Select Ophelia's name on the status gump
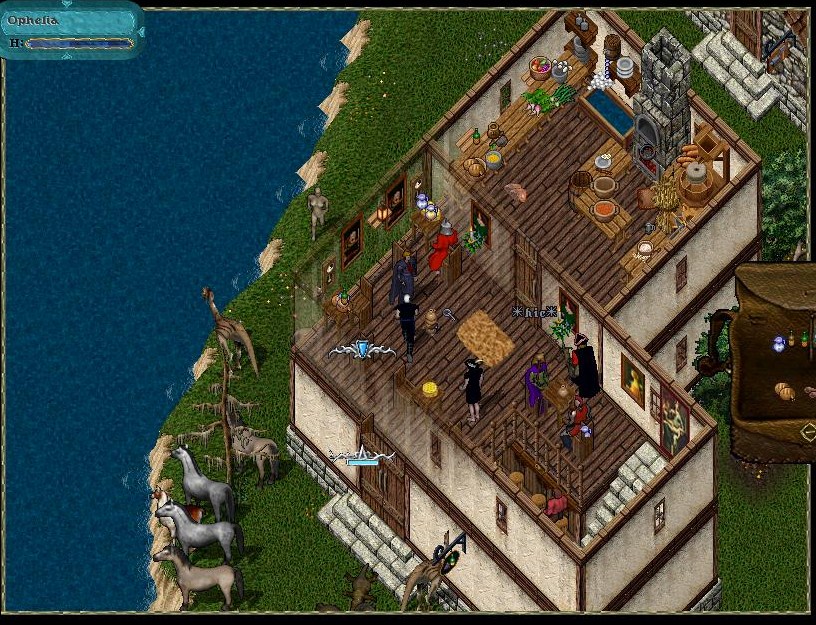This screenshot has width=816, height=625. [x=33, y=21]
